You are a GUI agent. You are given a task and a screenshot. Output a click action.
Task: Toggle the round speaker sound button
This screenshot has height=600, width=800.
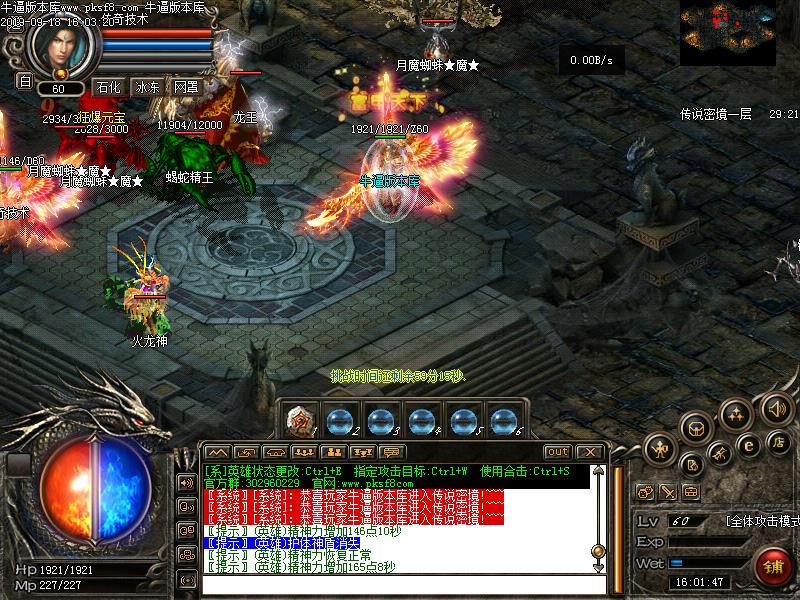(776, 407)
